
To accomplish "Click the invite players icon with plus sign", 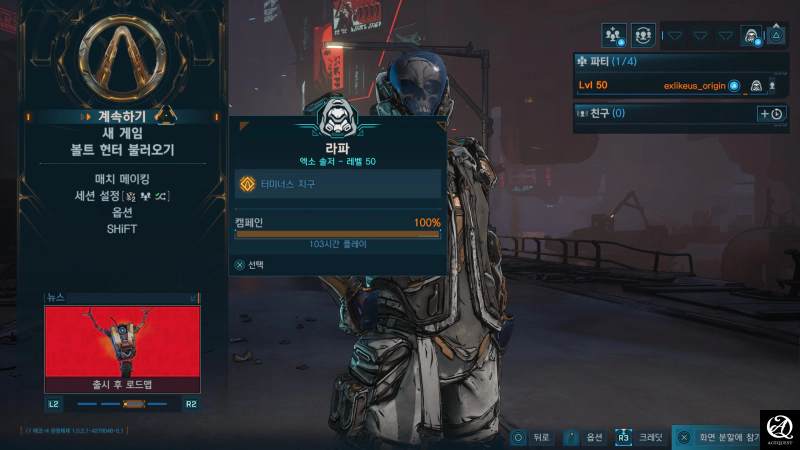I will tap(614, 35).
